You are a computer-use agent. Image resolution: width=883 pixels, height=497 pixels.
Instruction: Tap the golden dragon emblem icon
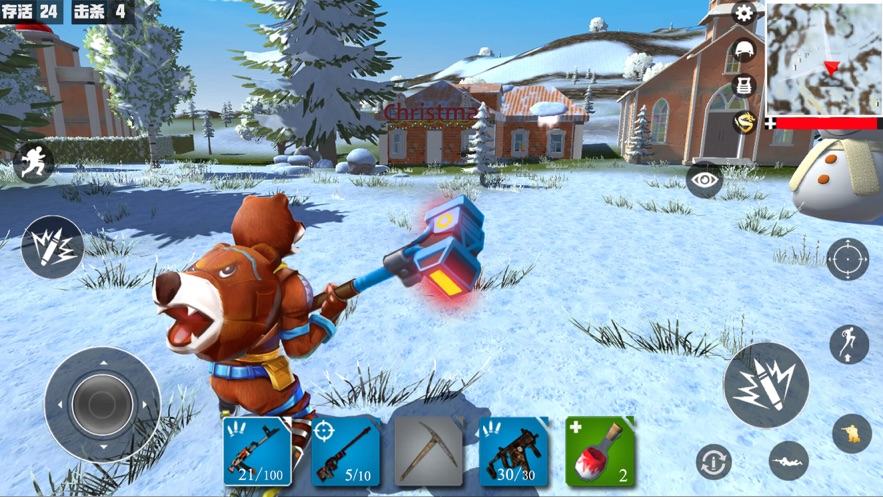click(744, 122)
